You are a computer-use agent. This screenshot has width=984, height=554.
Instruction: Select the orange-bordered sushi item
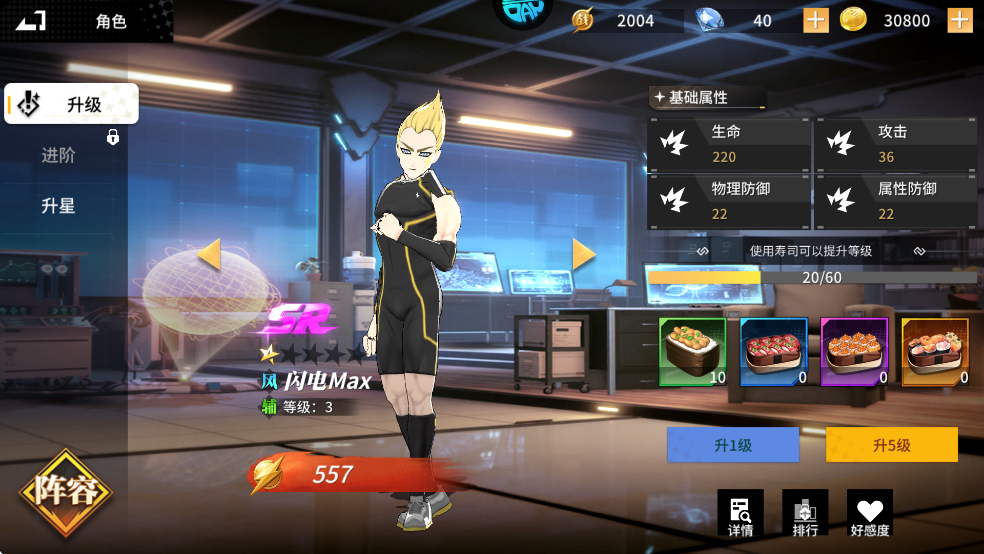pos(935,352)
